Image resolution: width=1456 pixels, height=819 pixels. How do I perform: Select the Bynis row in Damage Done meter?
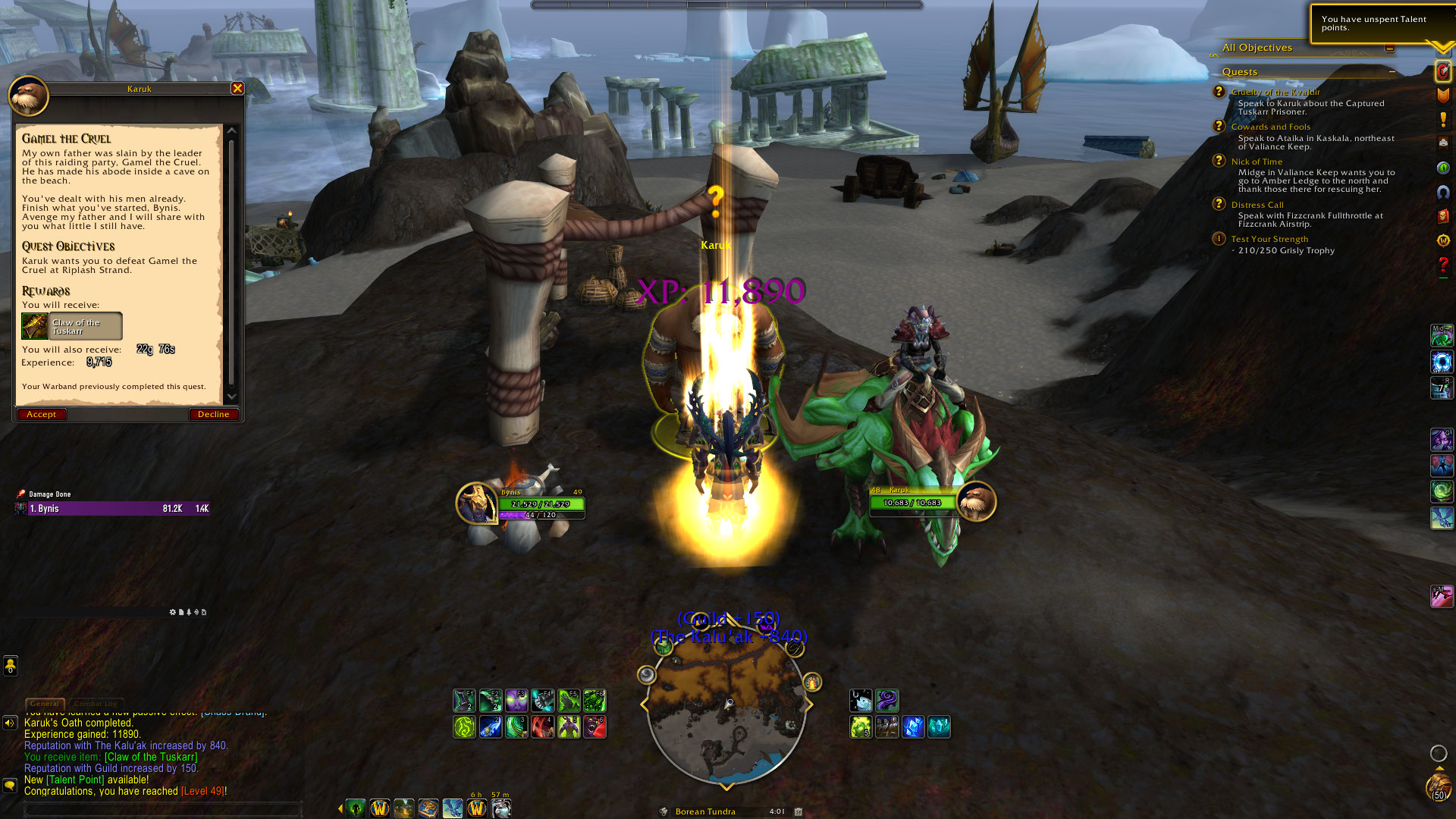[x=112, y=509]
